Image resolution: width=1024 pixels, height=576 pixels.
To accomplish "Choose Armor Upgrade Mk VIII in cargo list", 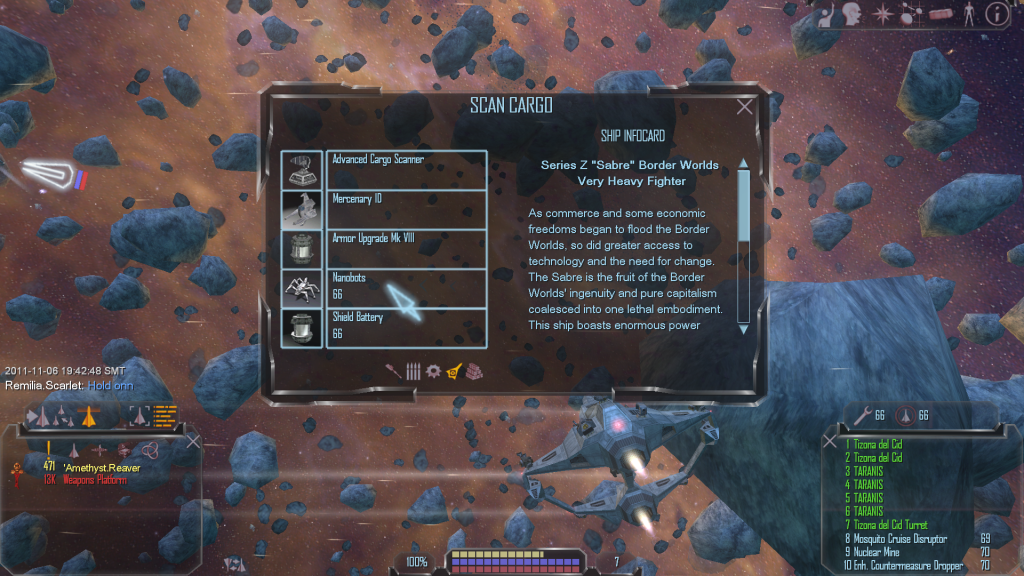I will coord(405,248).
